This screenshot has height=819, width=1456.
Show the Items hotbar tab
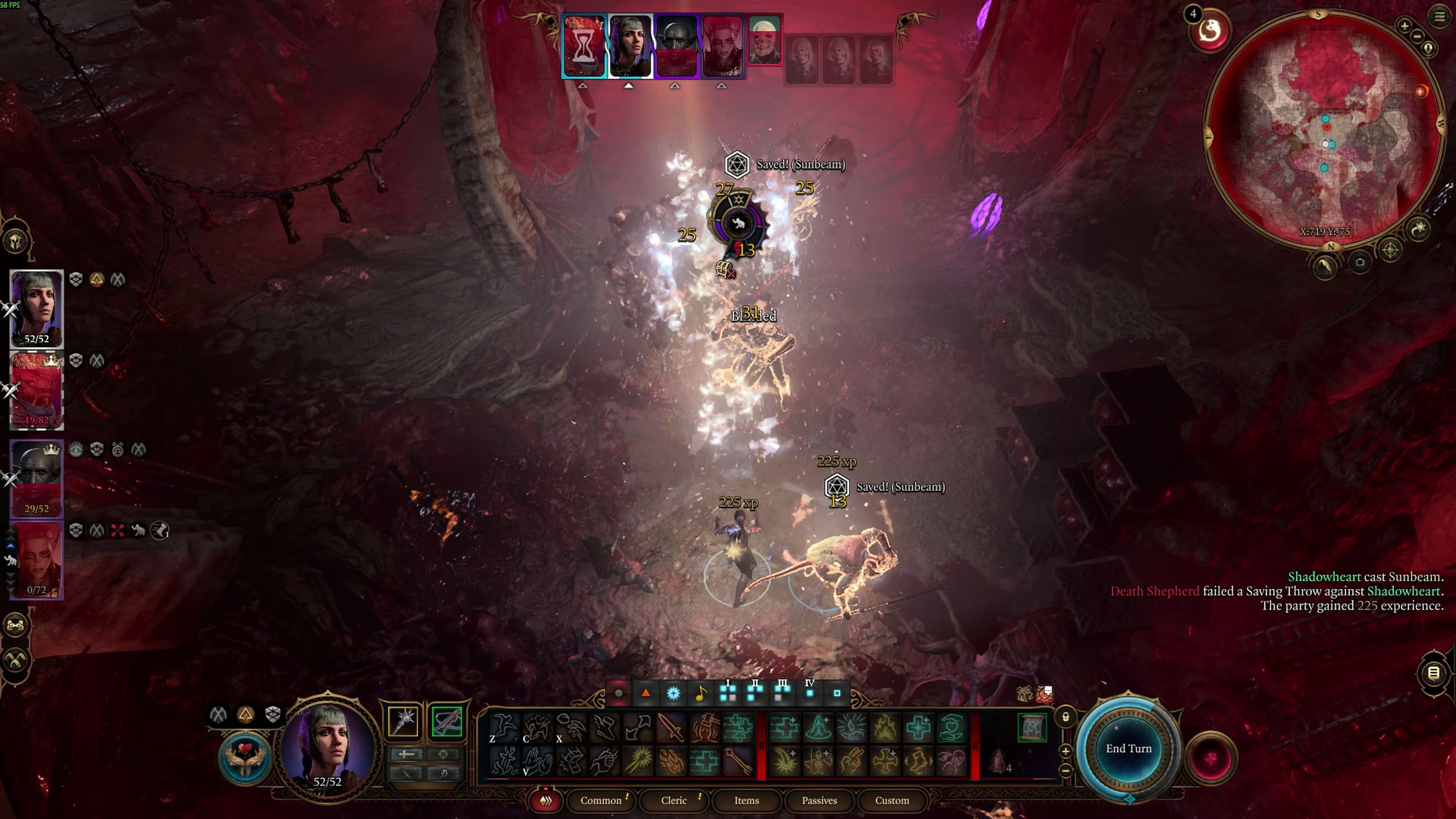pyautogui.click(x=746, y=800)
